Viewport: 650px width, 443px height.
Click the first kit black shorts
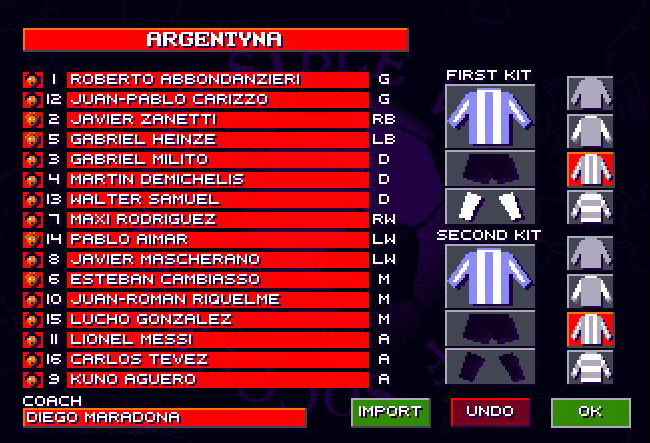[490, 168]
